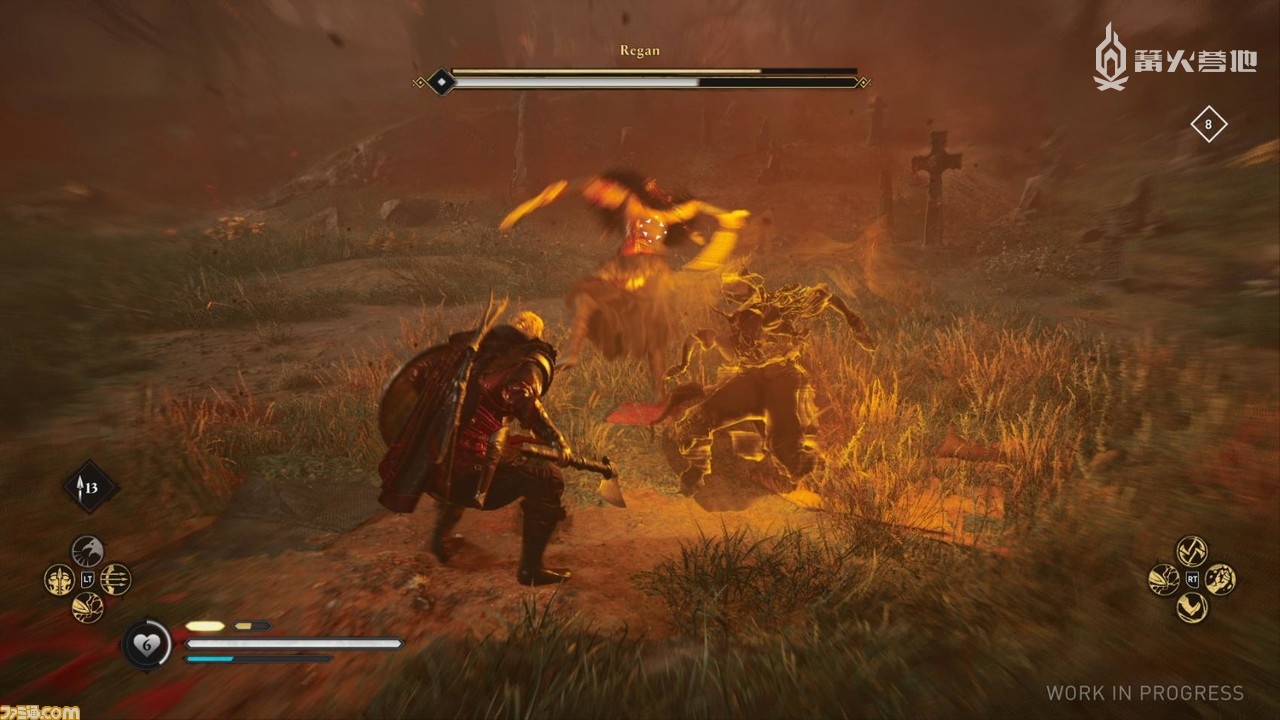This screenshot has height=720, width=1280.
Task: Select the cracked blade ability in RT wheel
Action: click(1163, 579)
